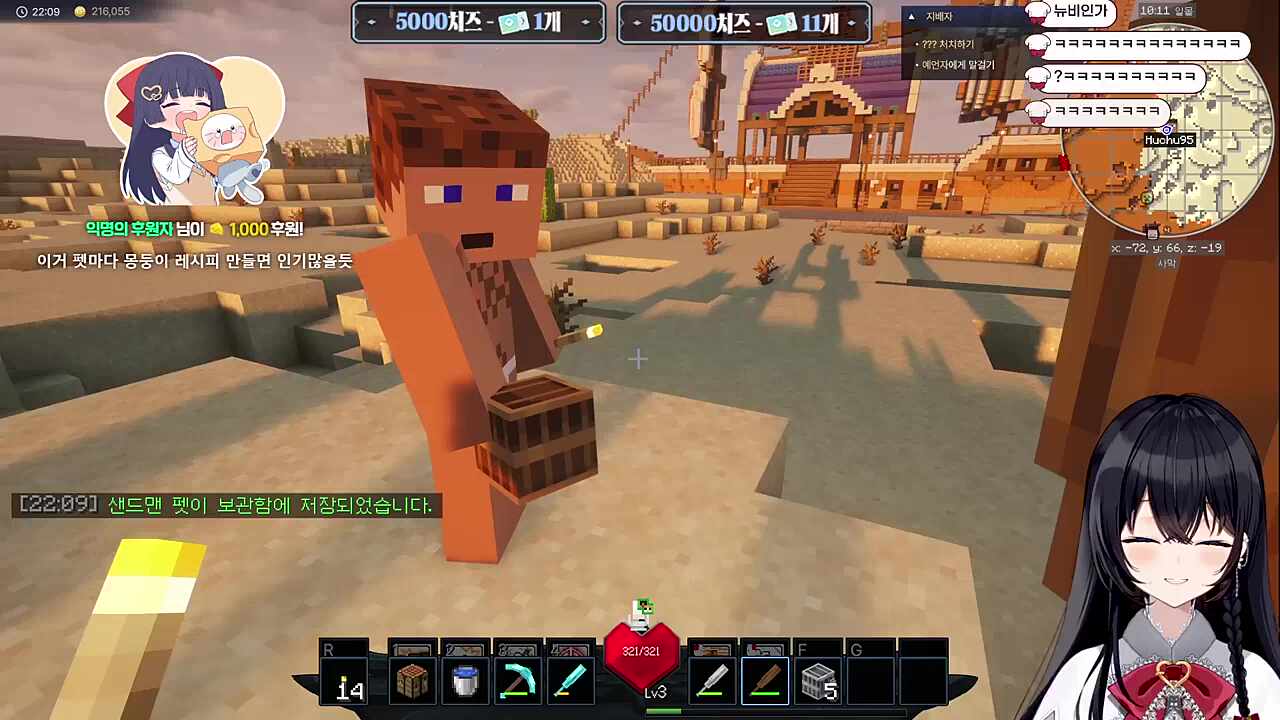This screenshot has width=1280, height=720.
Task: Select the '??? 처치하기' quest objective
Action: (949, 45)
